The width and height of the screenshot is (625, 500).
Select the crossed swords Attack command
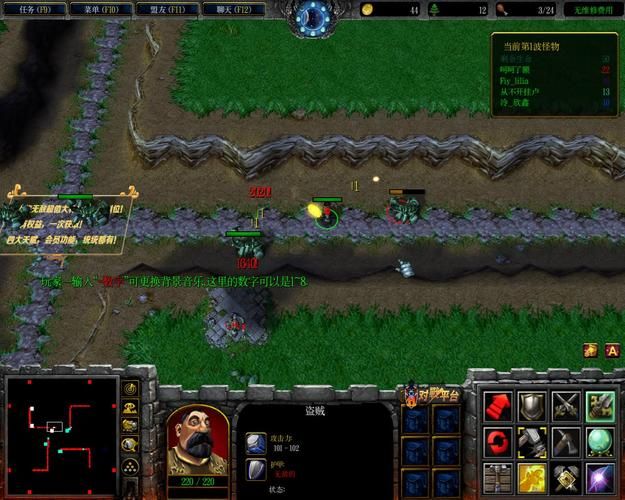[566, 405]
